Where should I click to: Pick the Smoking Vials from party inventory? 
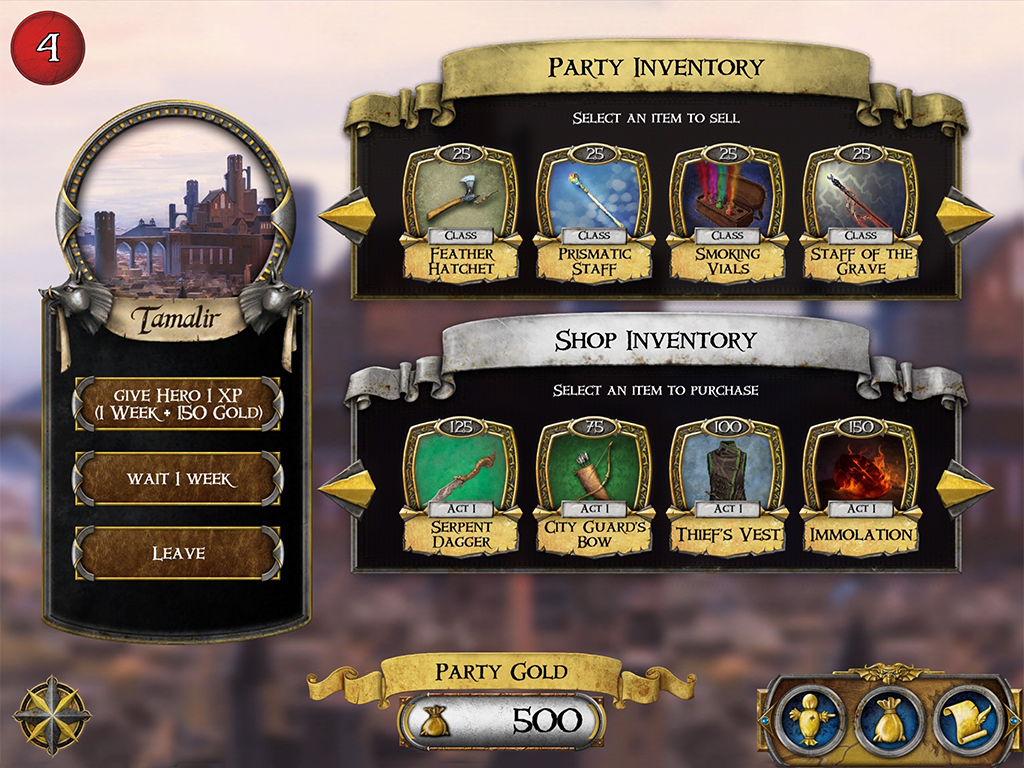(727, 213)
